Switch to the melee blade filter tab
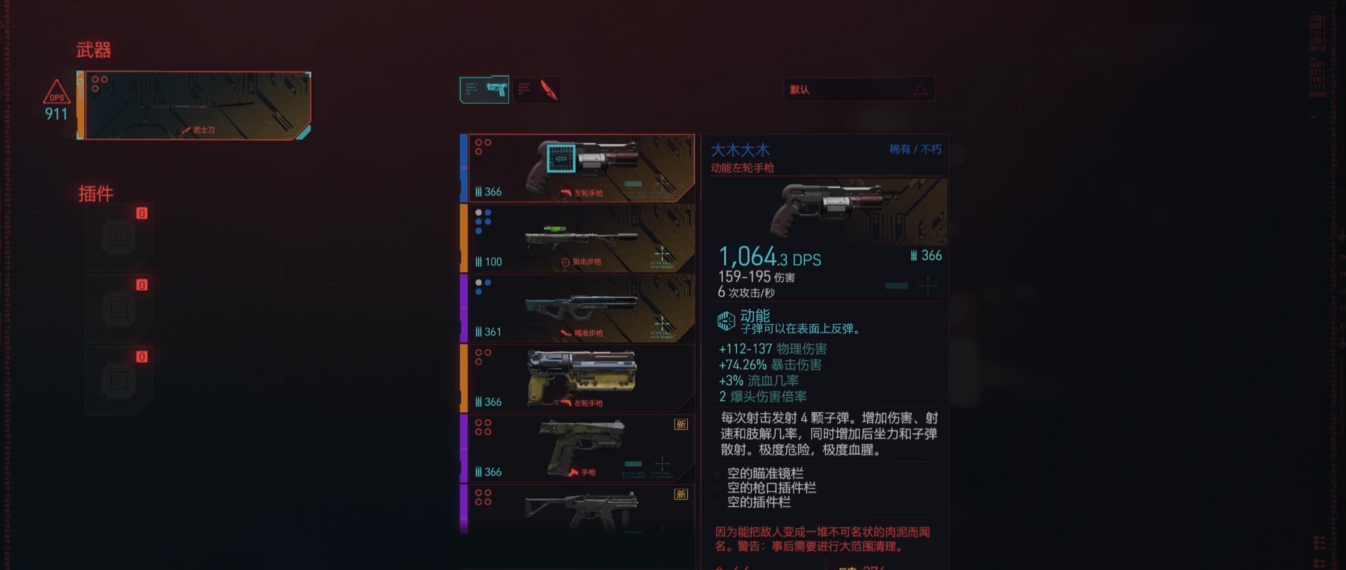The image size is (1346, 570). (x=537, y=89)
